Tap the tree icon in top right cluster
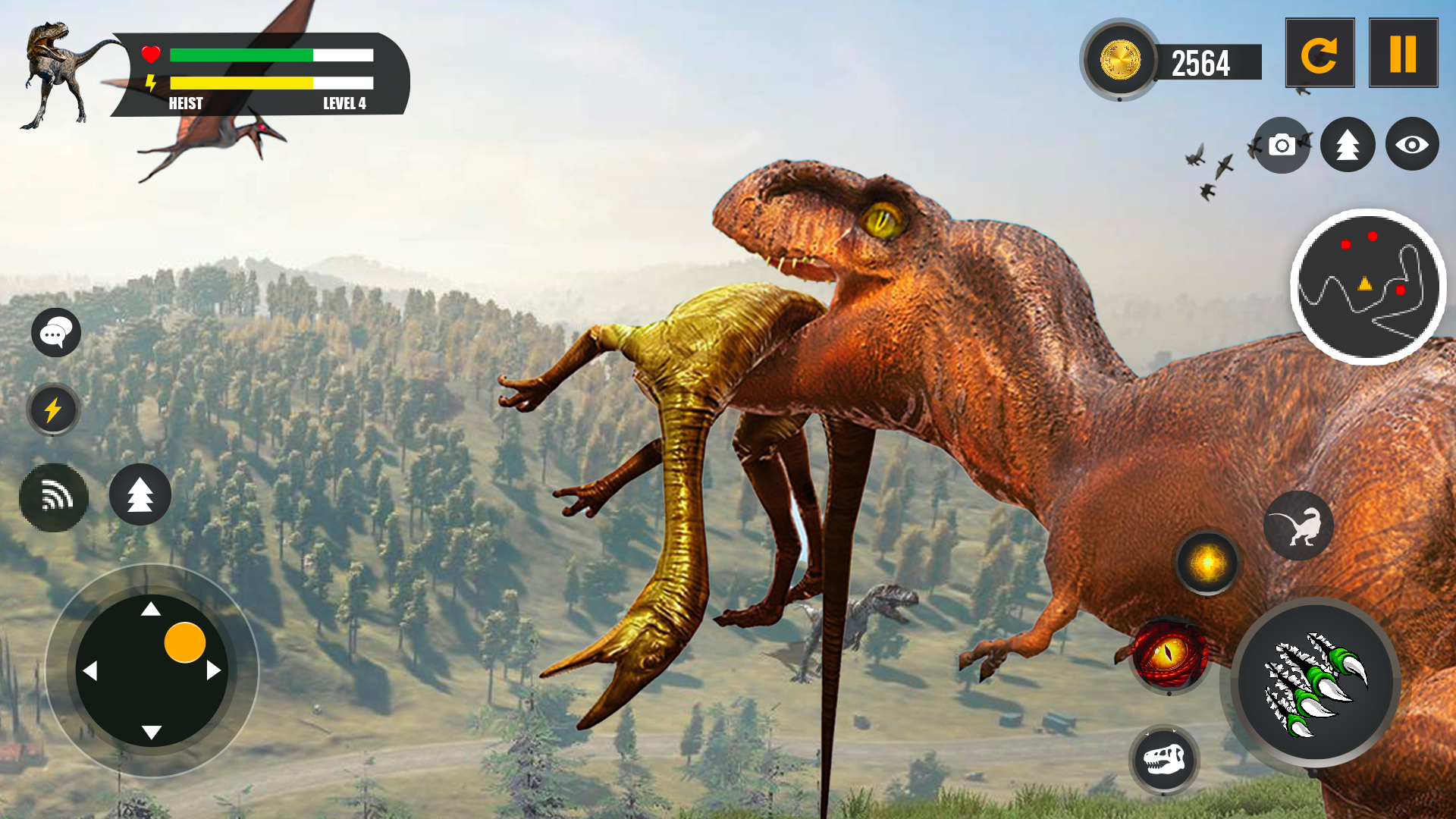Screen dimensions: 1456x819 click(x=1347, y=144)
